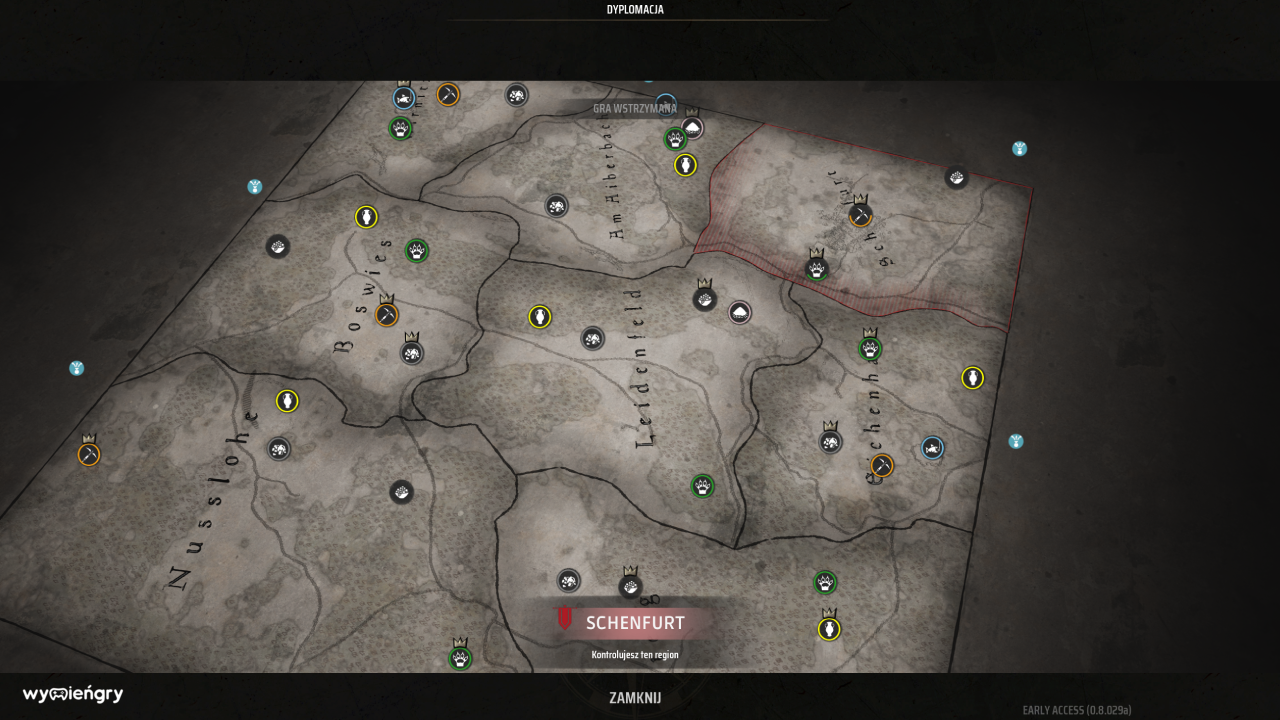Viewport: 1280px width, 720px height.
Task: Select the yellow vase resource icon in Leidenfeld
Action: (538, 316)
